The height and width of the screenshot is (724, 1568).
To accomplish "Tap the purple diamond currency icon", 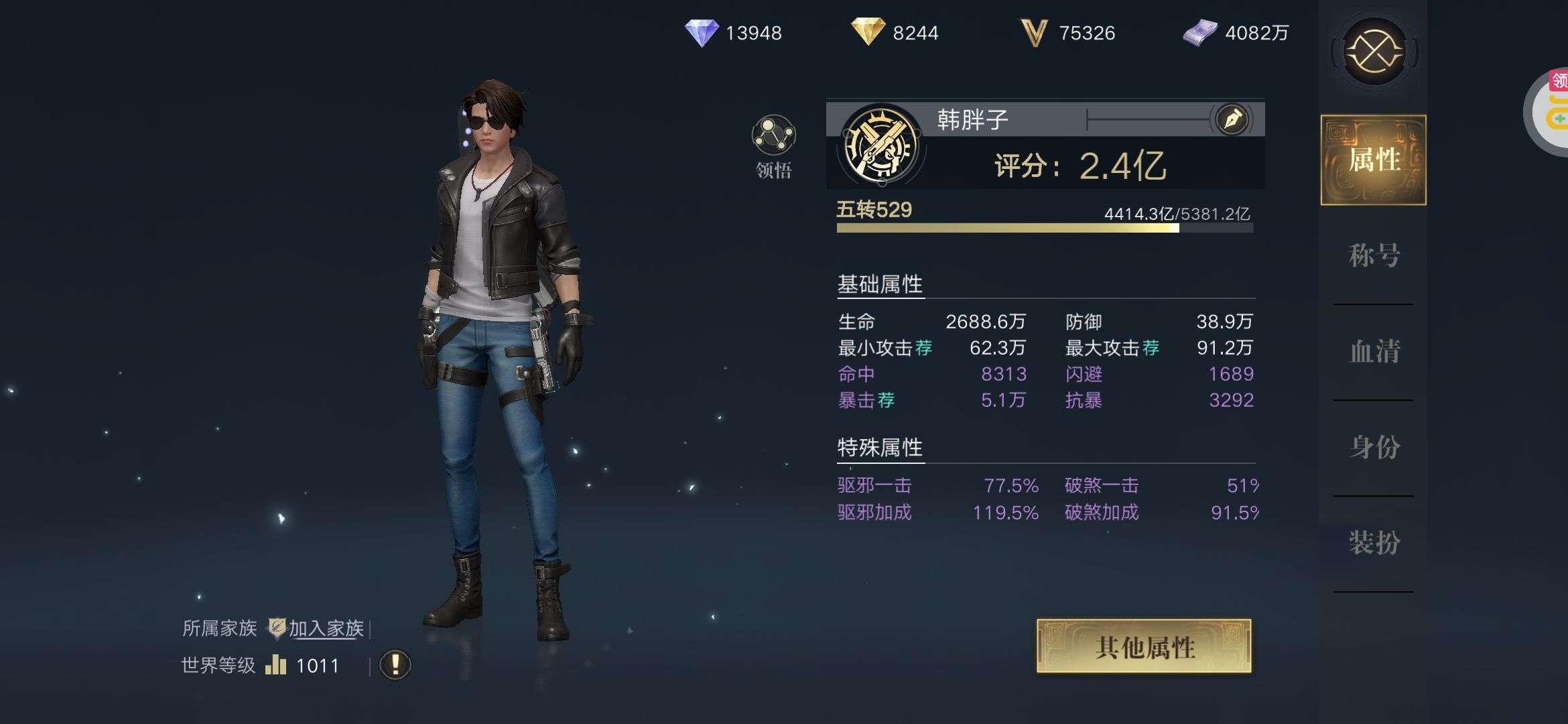I will coord(702,32).
